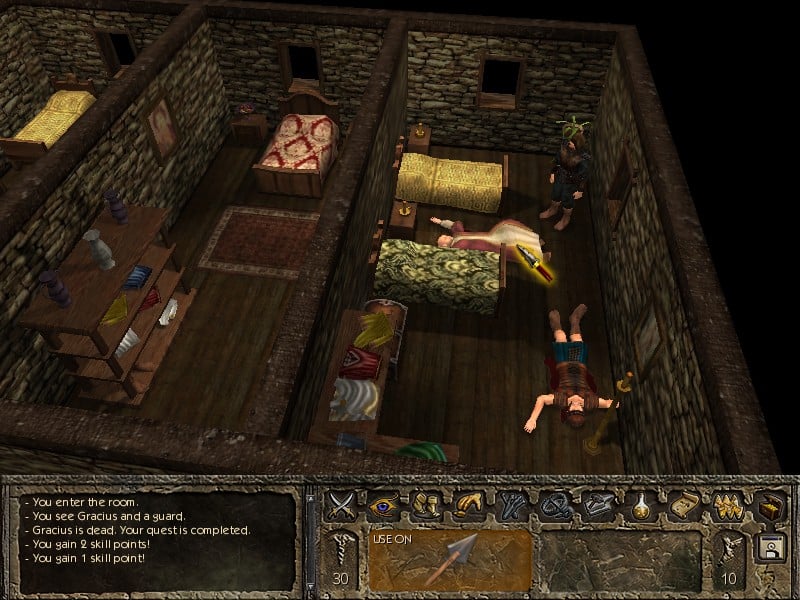Image resolution: width=800 pixels, height=600 pixels.
Task: Select the crossed swords combat icon
Action: [x=341, y=504]
